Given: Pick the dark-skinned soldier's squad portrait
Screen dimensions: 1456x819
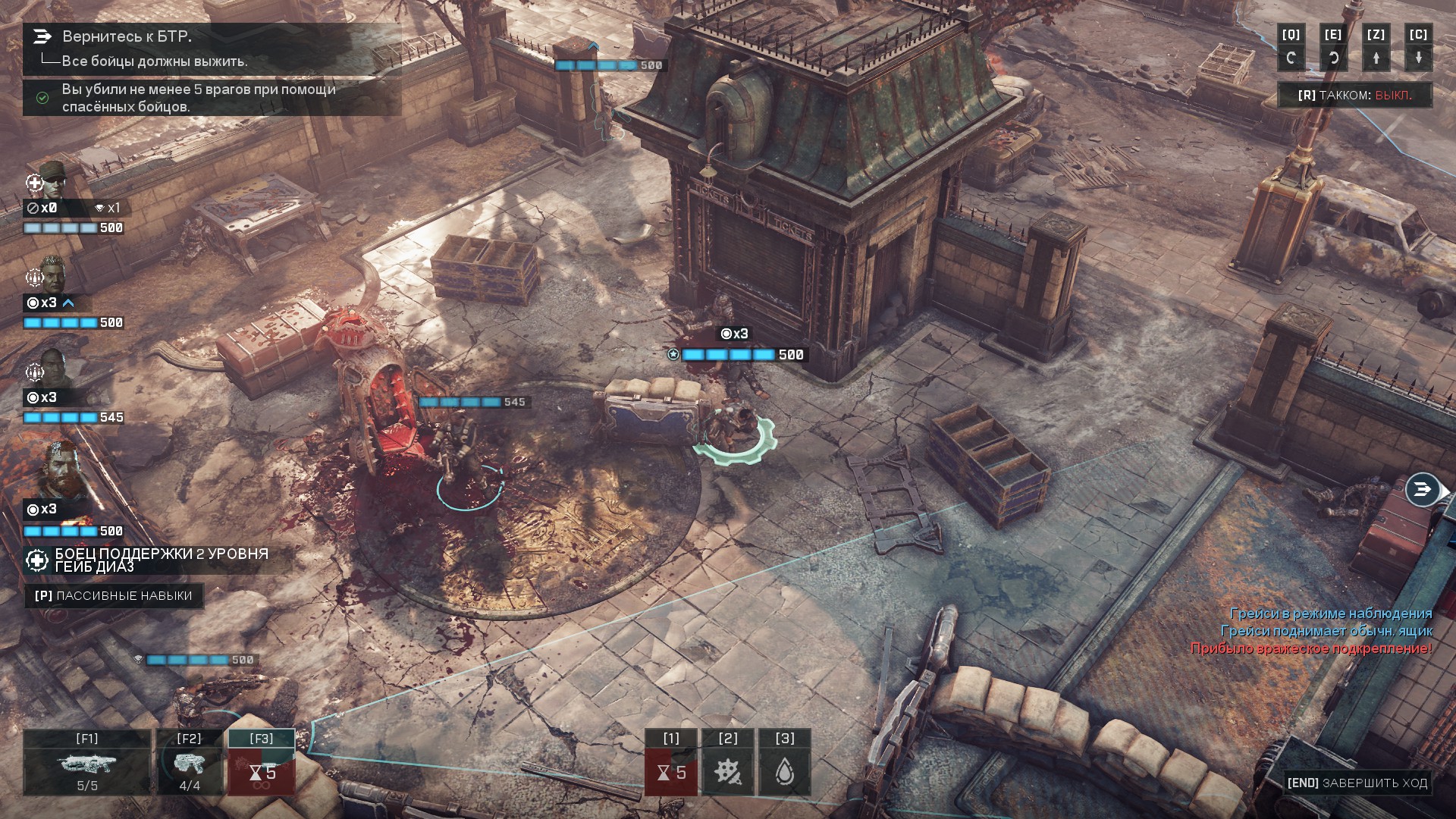Looking at the screenshot, I should coord(53,369).
